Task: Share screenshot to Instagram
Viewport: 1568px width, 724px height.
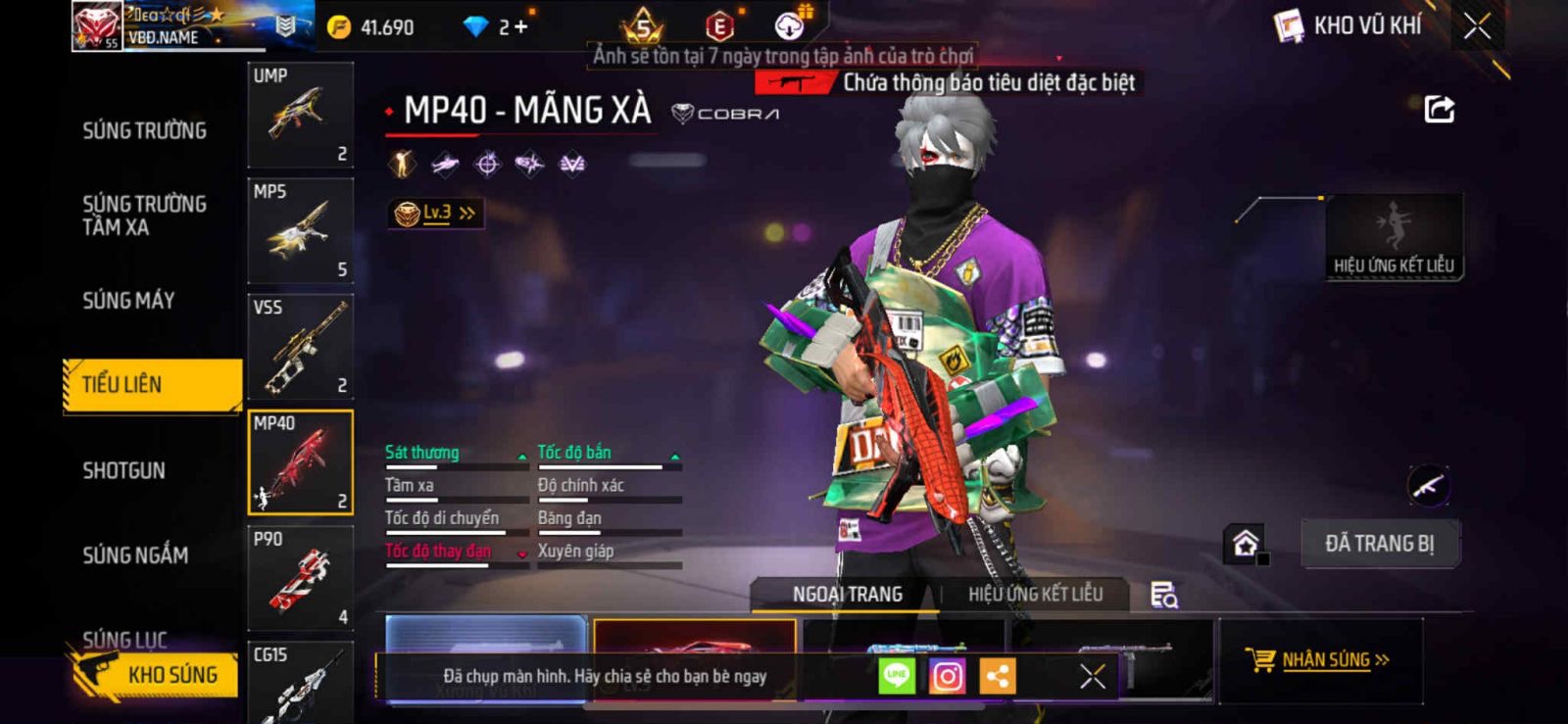Action: point(947,676)
